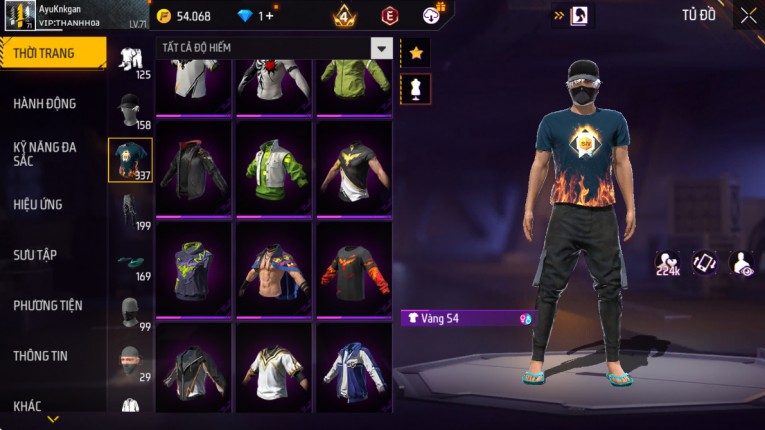
Task: Select the black leather jacket item
Action: pyautogui.click(x=194, y=168)
